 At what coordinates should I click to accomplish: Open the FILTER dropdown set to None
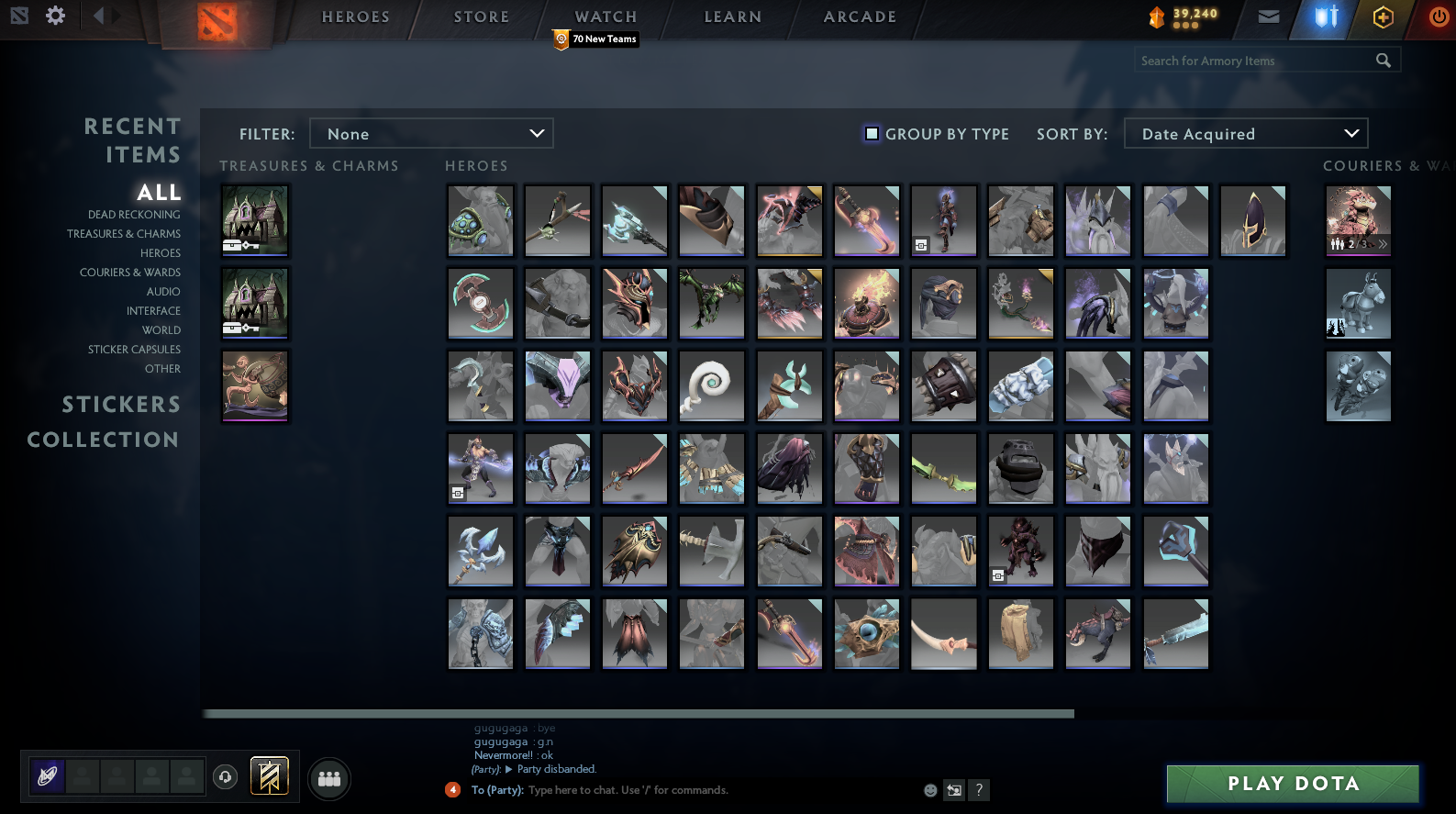point(431,133)
